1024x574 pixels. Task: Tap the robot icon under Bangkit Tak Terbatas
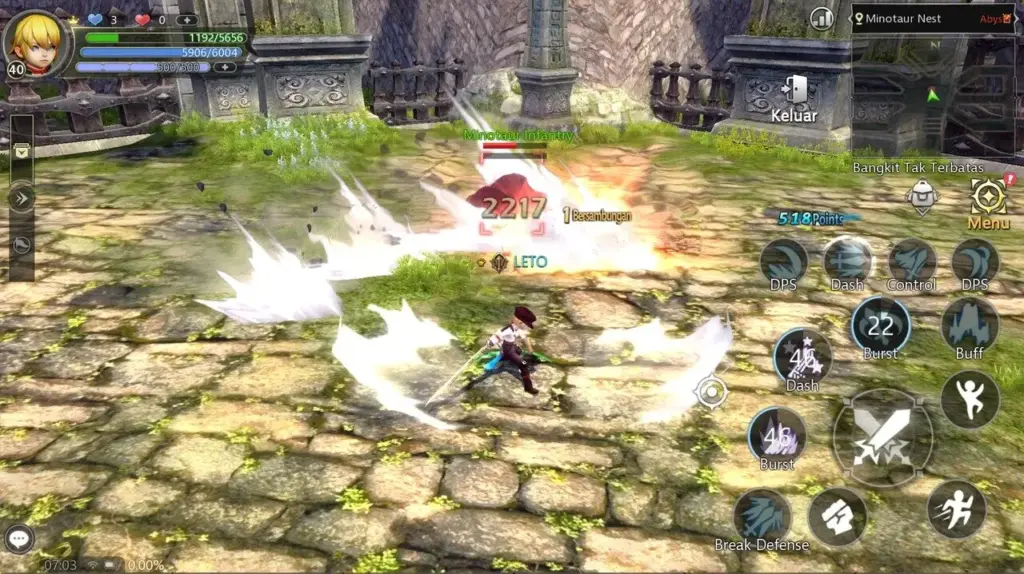click(x=922, y=197)
